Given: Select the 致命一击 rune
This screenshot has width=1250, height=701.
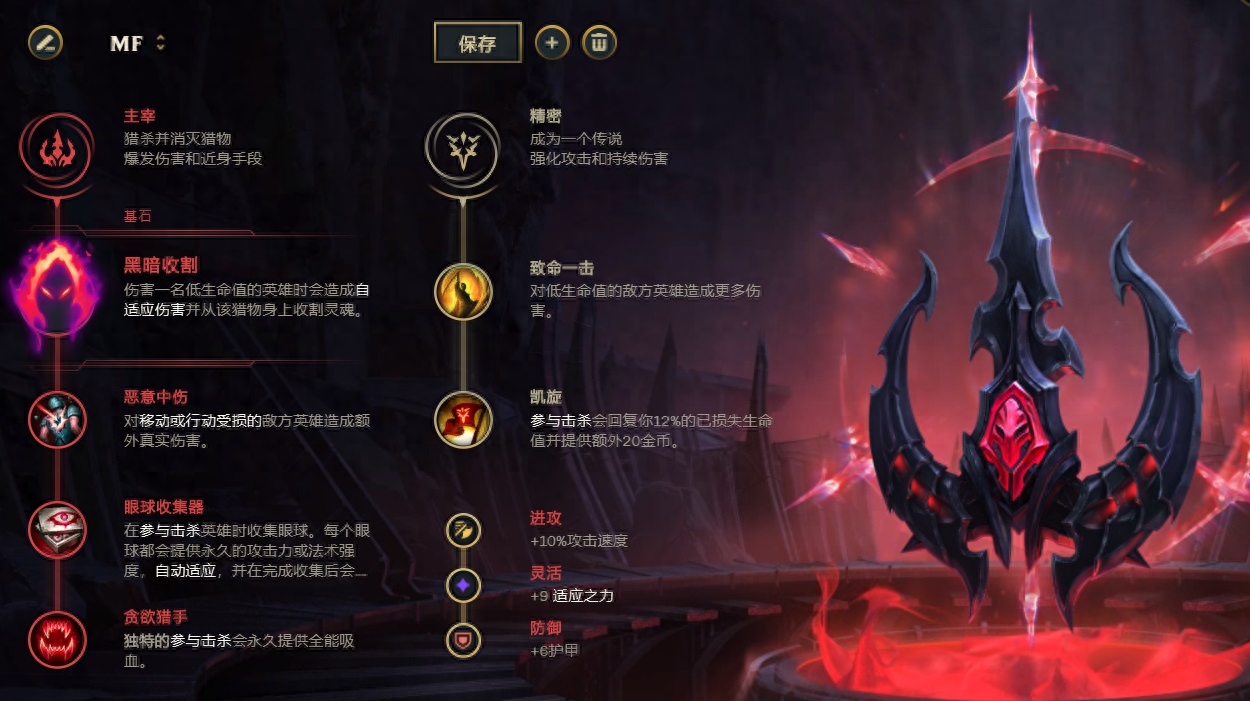Looking at the screenshot, I should click(x=463, y=291).
